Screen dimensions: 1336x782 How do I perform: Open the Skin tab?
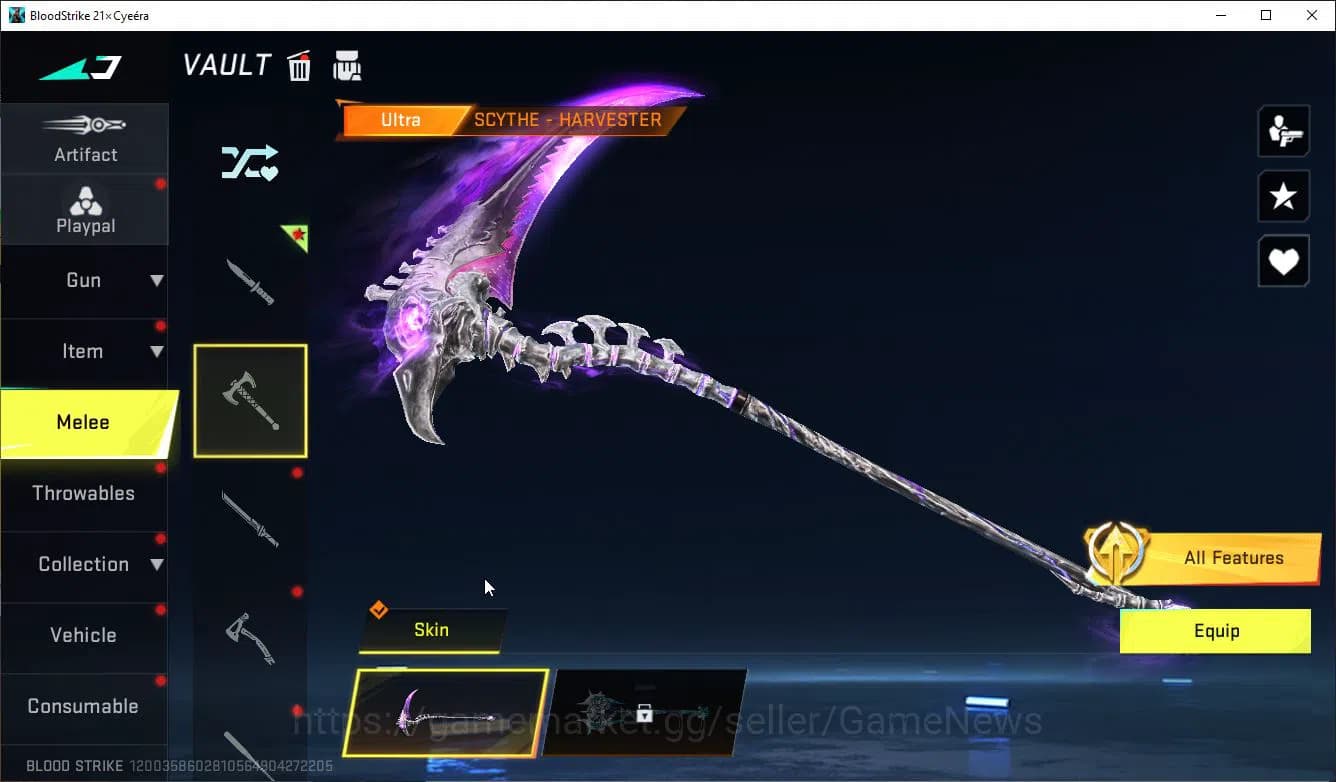click(432, 630)
